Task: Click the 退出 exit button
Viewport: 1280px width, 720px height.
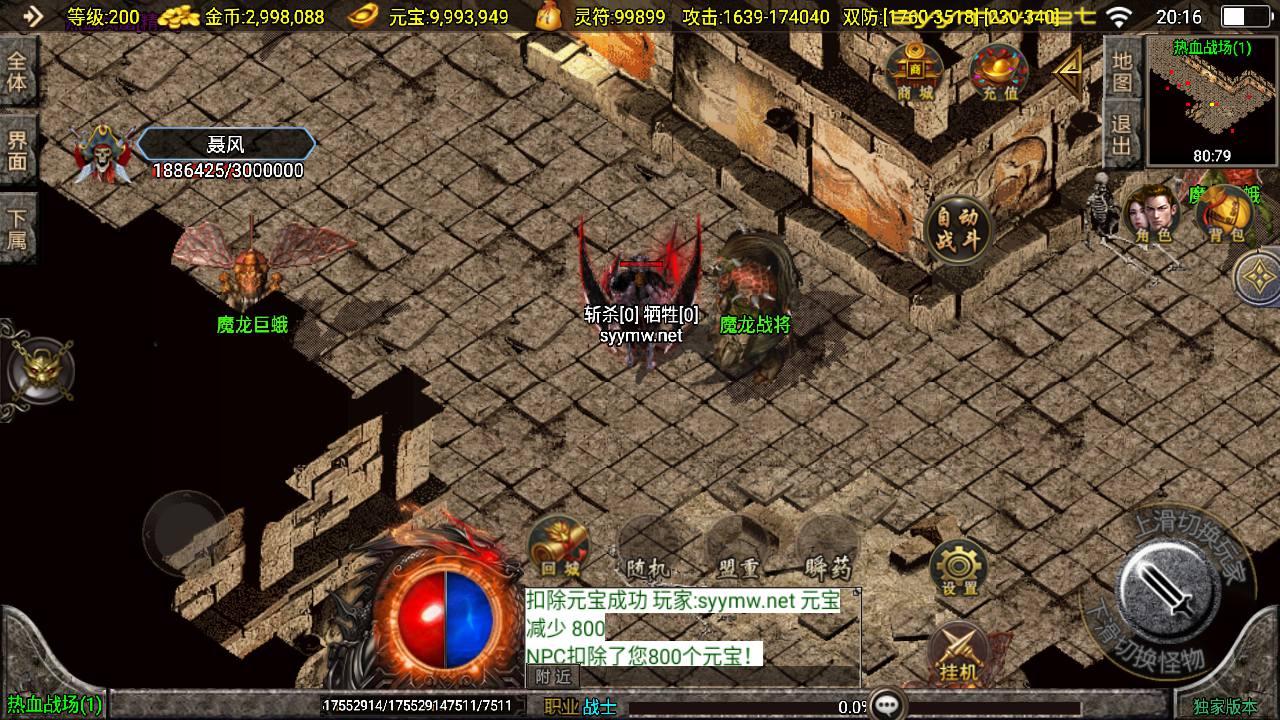Action: tap(1122, 135)
